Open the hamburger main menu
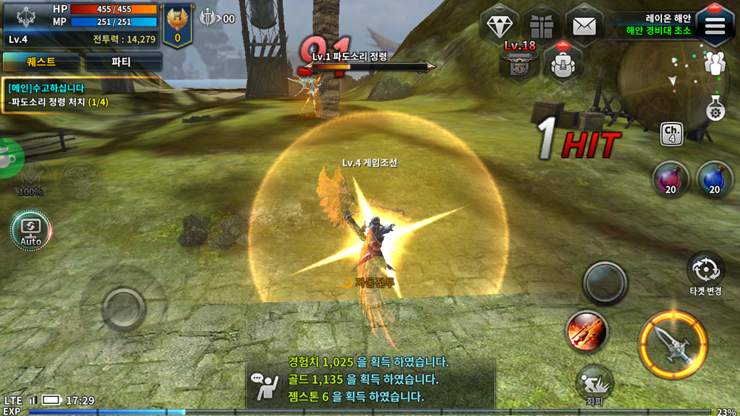This screenshot has height=416, width=740. tap(714, 26)
